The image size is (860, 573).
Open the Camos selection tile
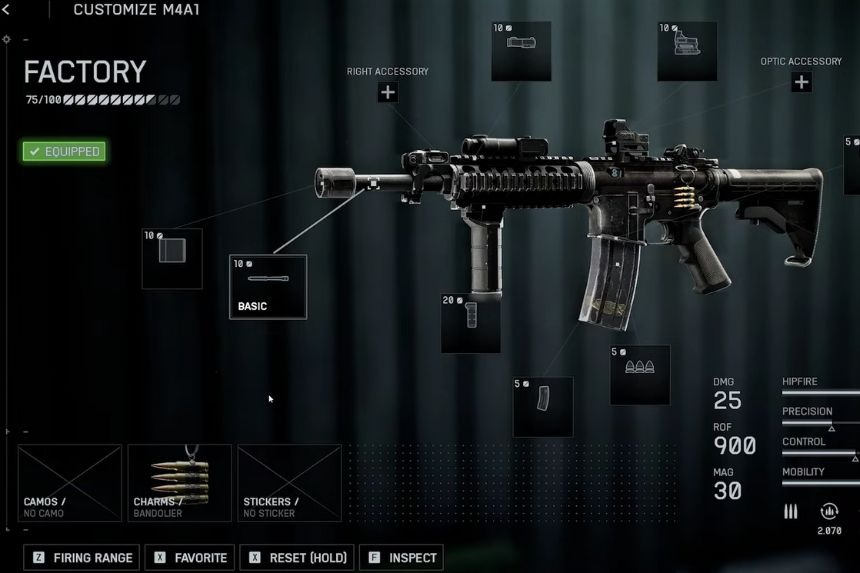(69, 483)
